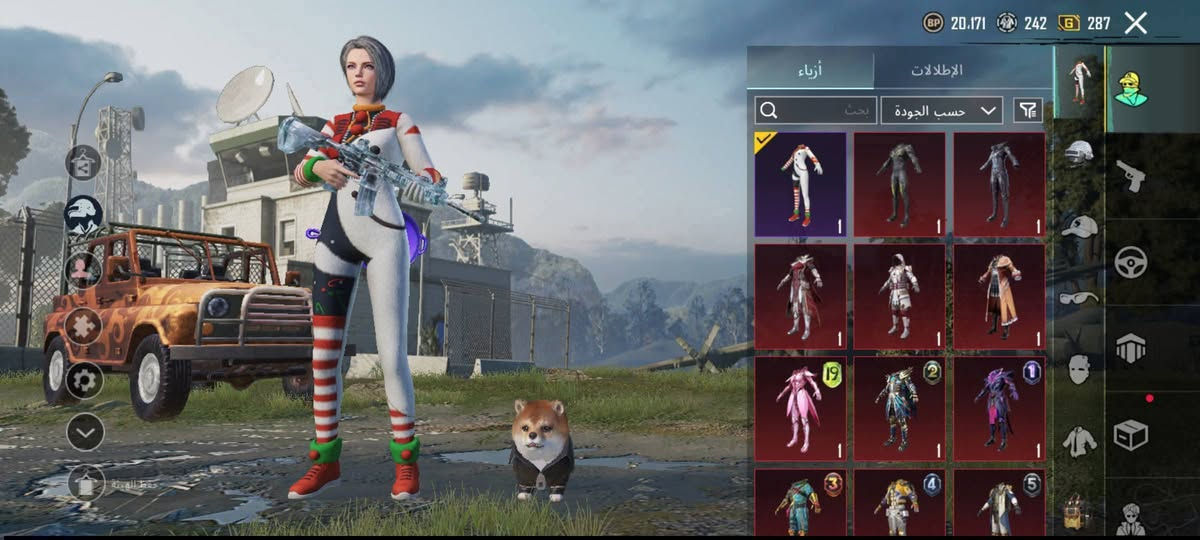
Task: Select the equipped red-white striped outfit
Action: coord(800,184)
